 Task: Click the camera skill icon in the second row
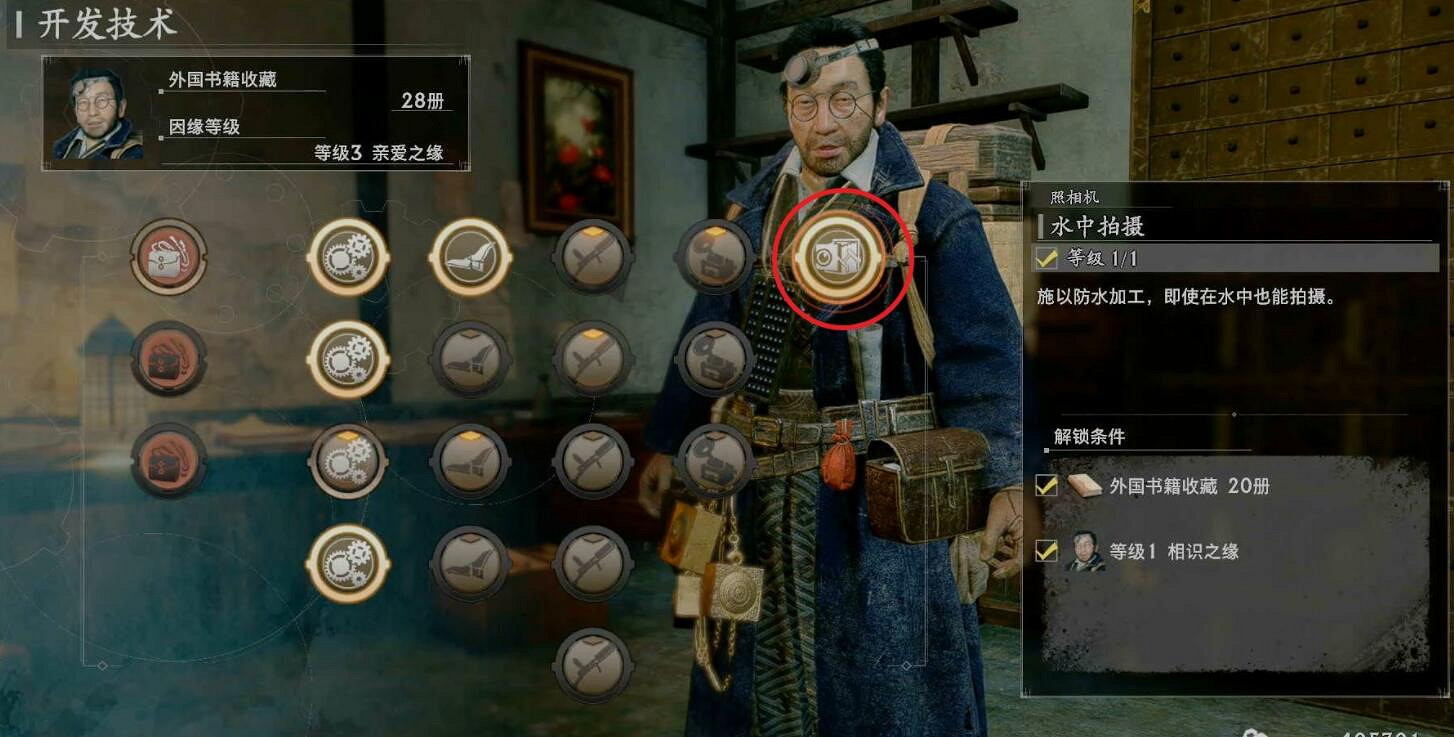pyautogui.click(x=714, y=358)
